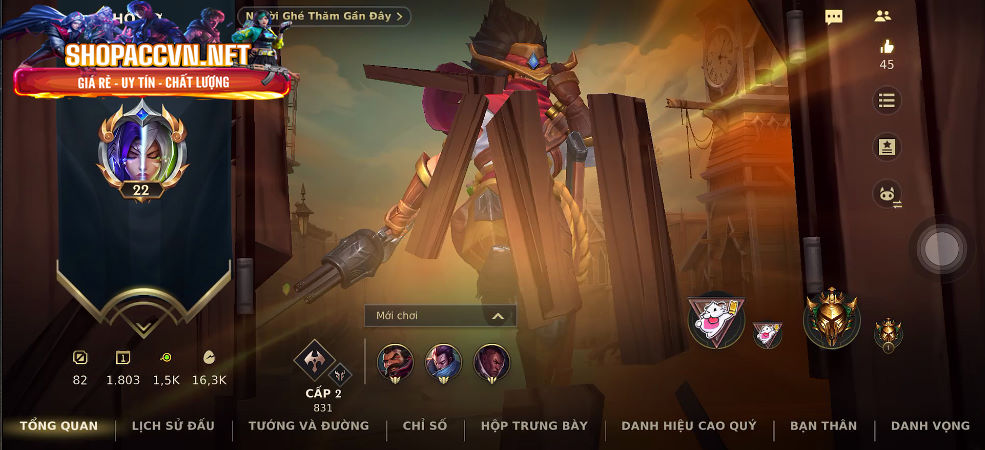Screen dimensions: 985x450
Task: Open the chat speech bubble icon
Action: [x=834, y=17]
